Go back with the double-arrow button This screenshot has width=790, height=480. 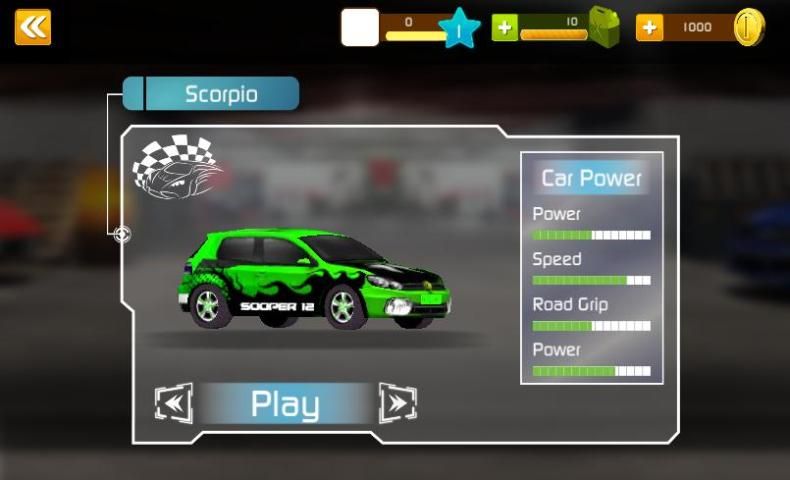tap(33, 27)
